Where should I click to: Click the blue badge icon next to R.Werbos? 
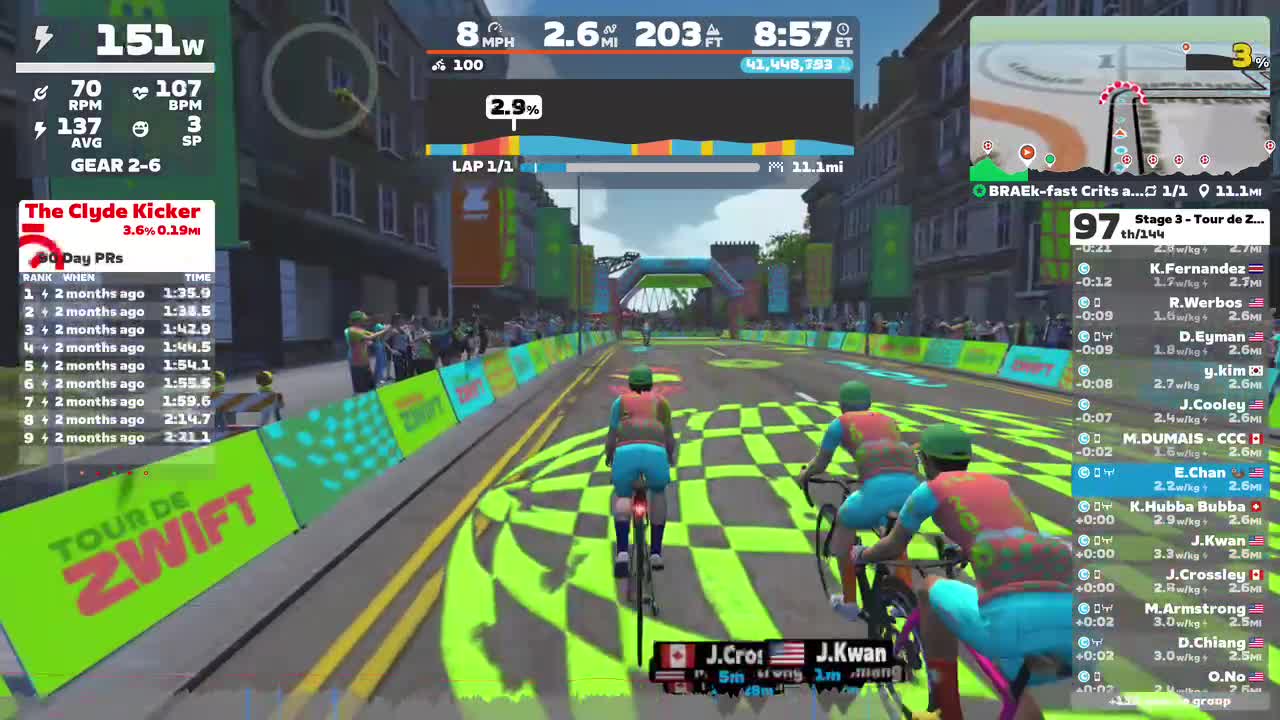(x=1083, y=303)
